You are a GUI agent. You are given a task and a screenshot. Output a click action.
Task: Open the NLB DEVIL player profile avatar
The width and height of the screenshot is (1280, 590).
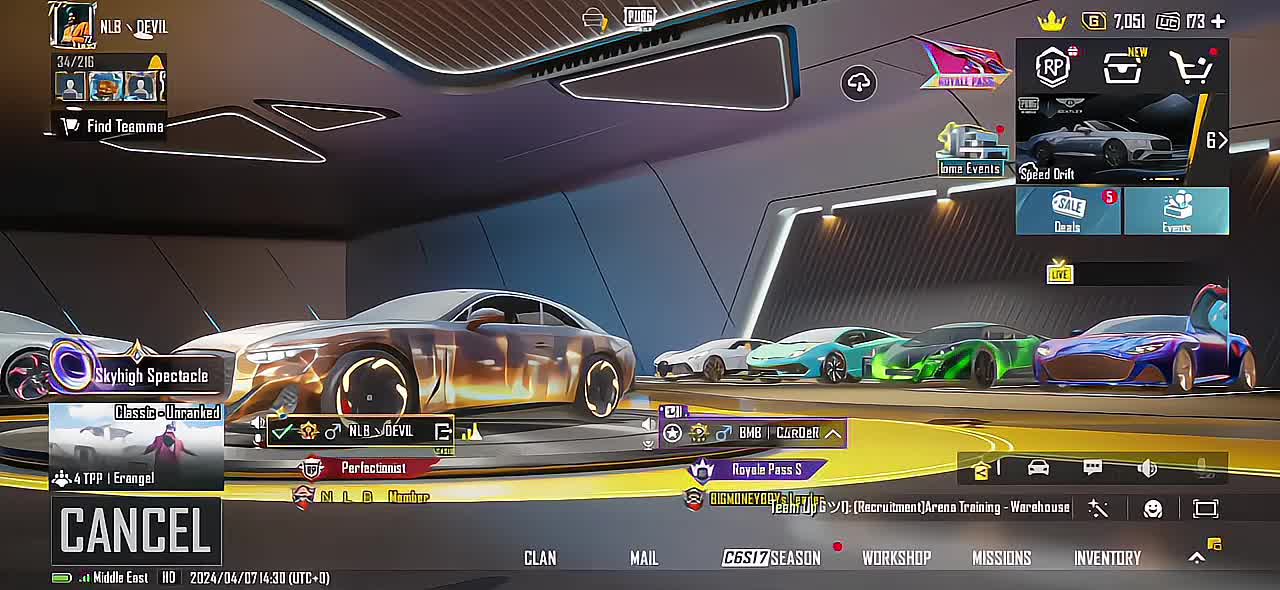click(x=73, y=25)
